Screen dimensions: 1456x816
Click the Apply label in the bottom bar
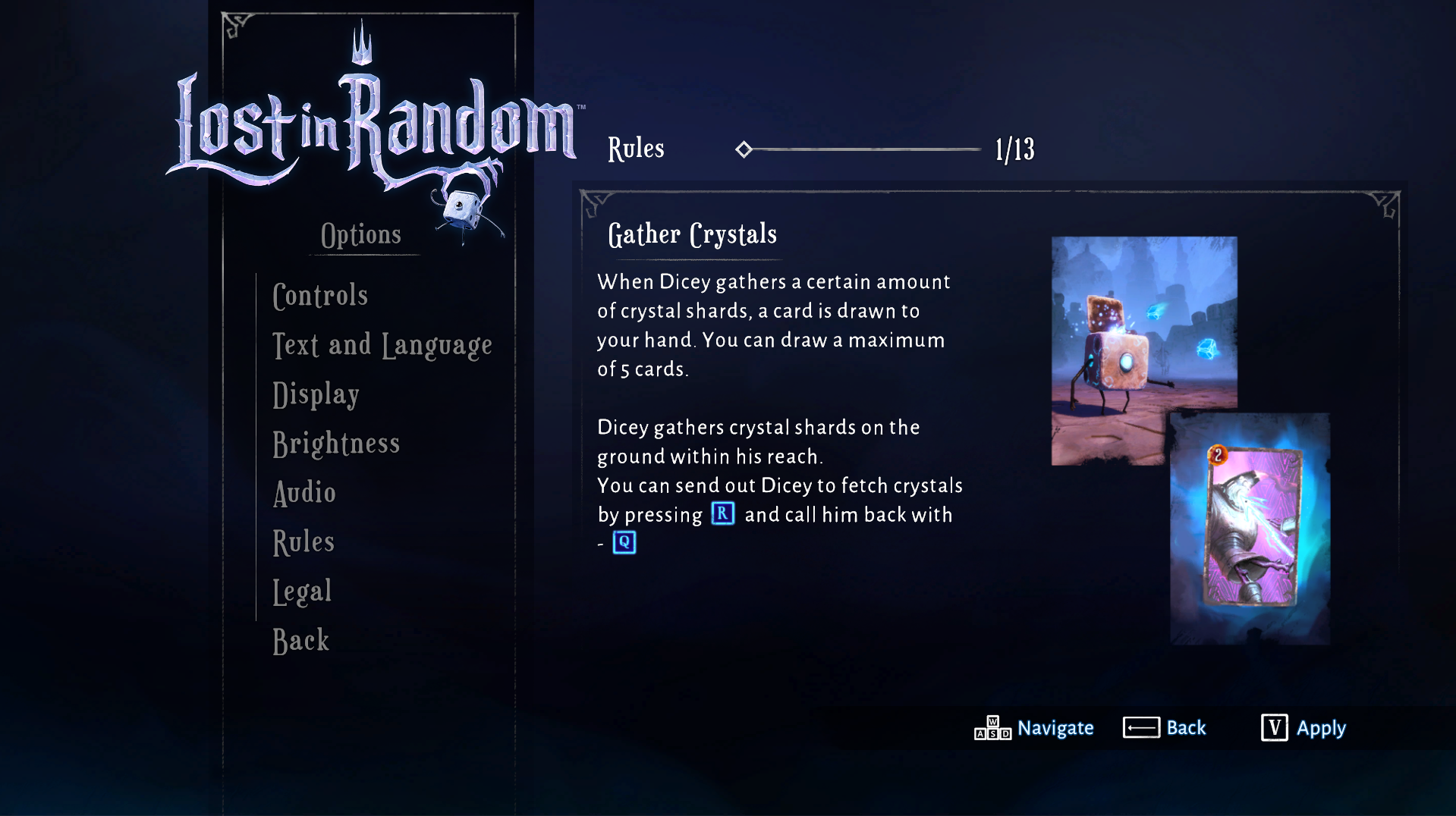(x=1322, y=728)
